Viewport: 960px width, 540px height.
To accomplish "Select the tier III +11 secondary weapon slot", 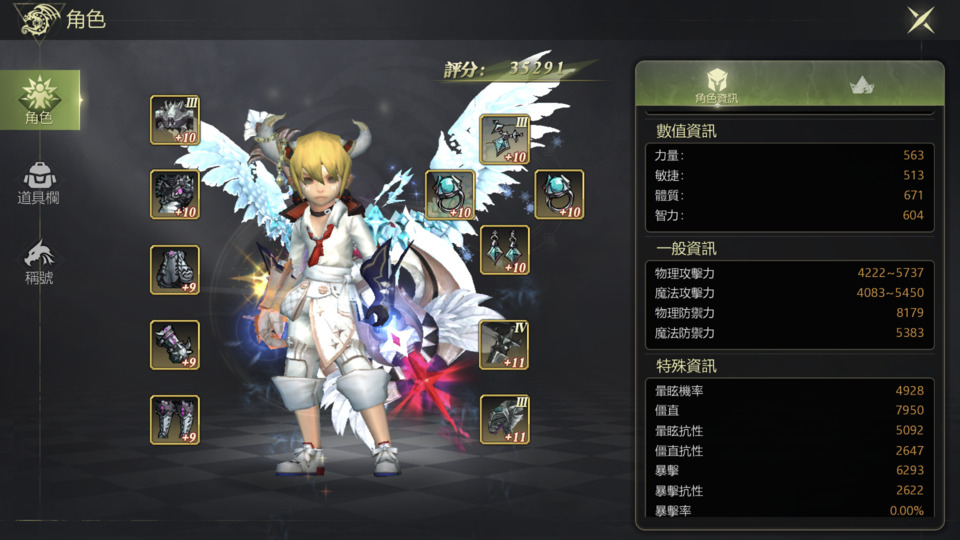I will pos(505,420).
